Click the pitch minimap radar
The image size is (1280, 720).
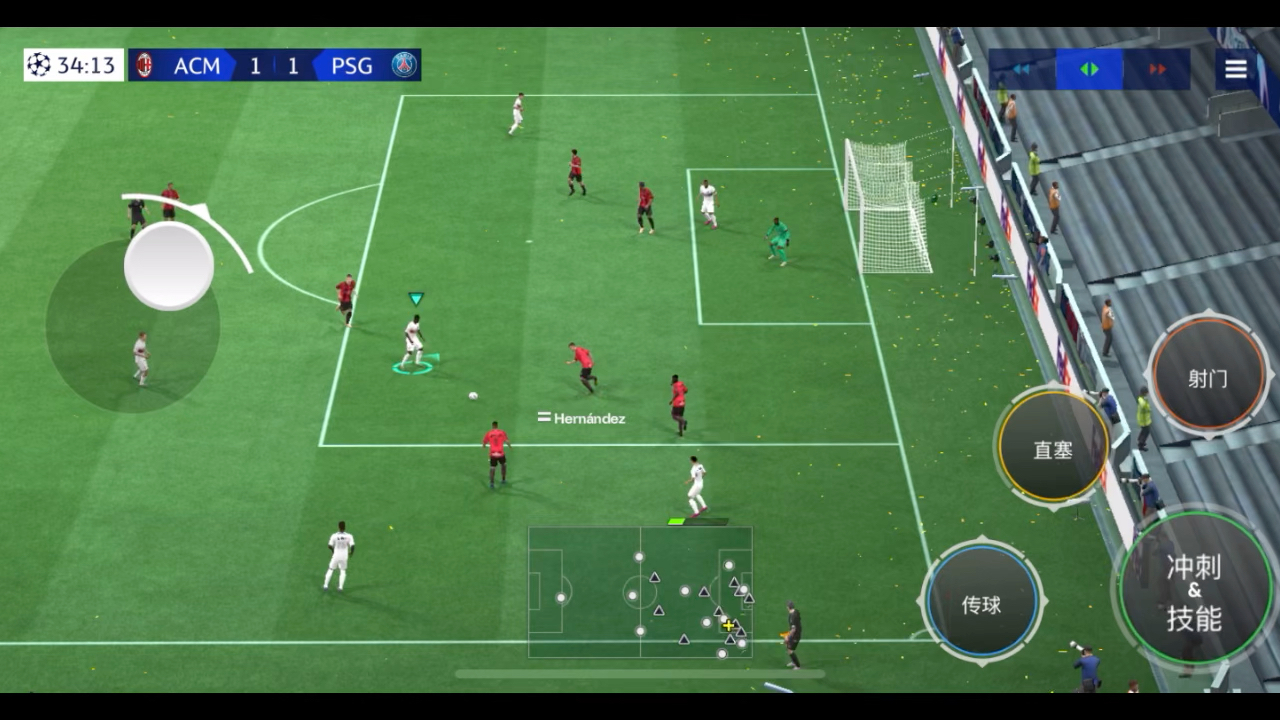(640, 592)
